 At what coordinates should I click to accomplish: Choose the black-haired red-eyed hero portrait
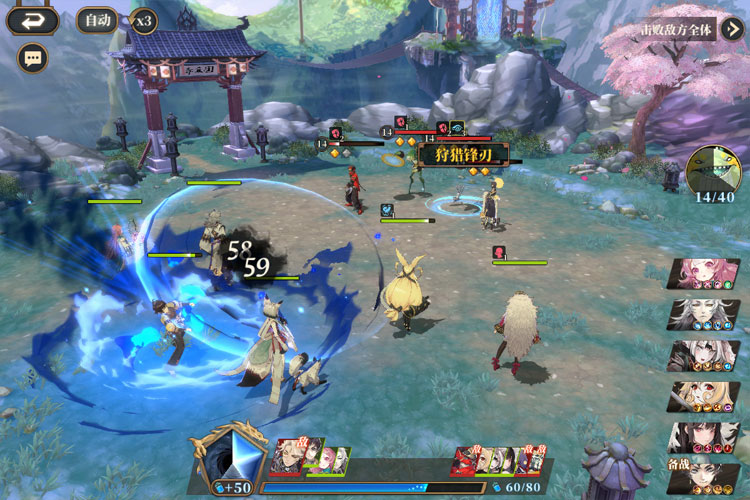tap(704, 437)
